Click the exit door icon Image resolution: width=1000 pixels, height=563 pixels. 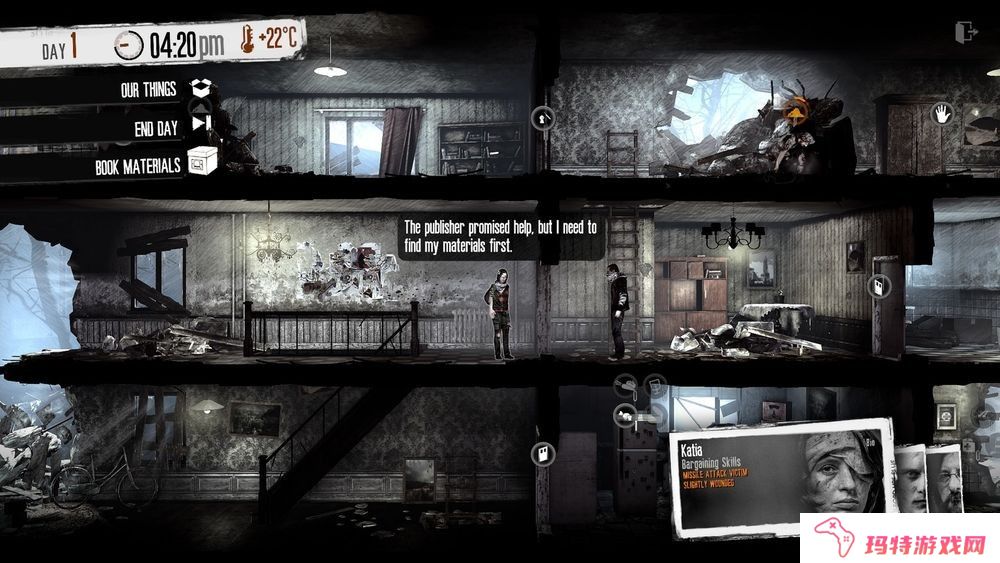[x=965, y=32]
